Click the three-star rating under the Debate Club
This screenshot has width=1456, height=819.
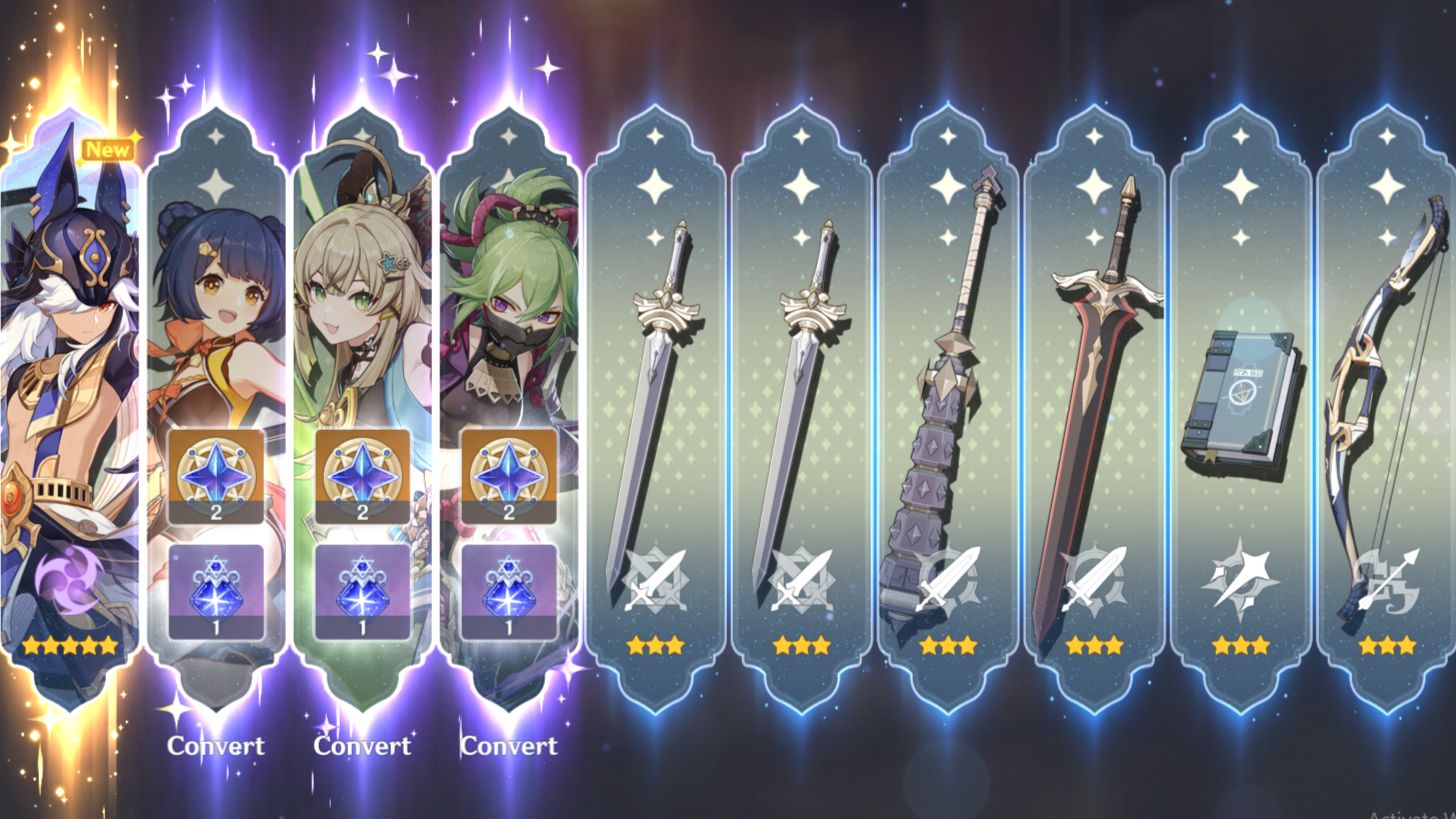click(x=948, y=645)
